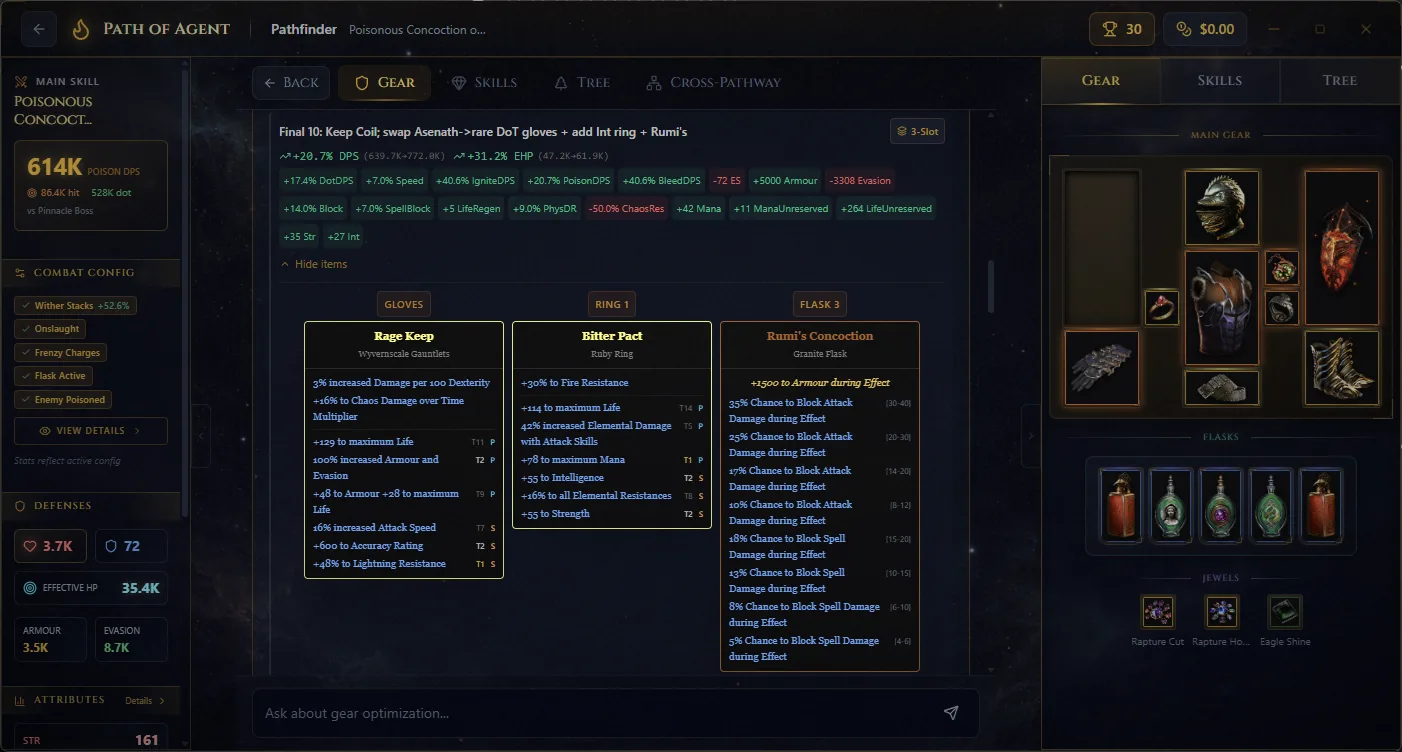Image resolution: width=1402 pixels, height=752 pixels.
Task: Select the helmet in the main gear panel
Action: 1221,208
